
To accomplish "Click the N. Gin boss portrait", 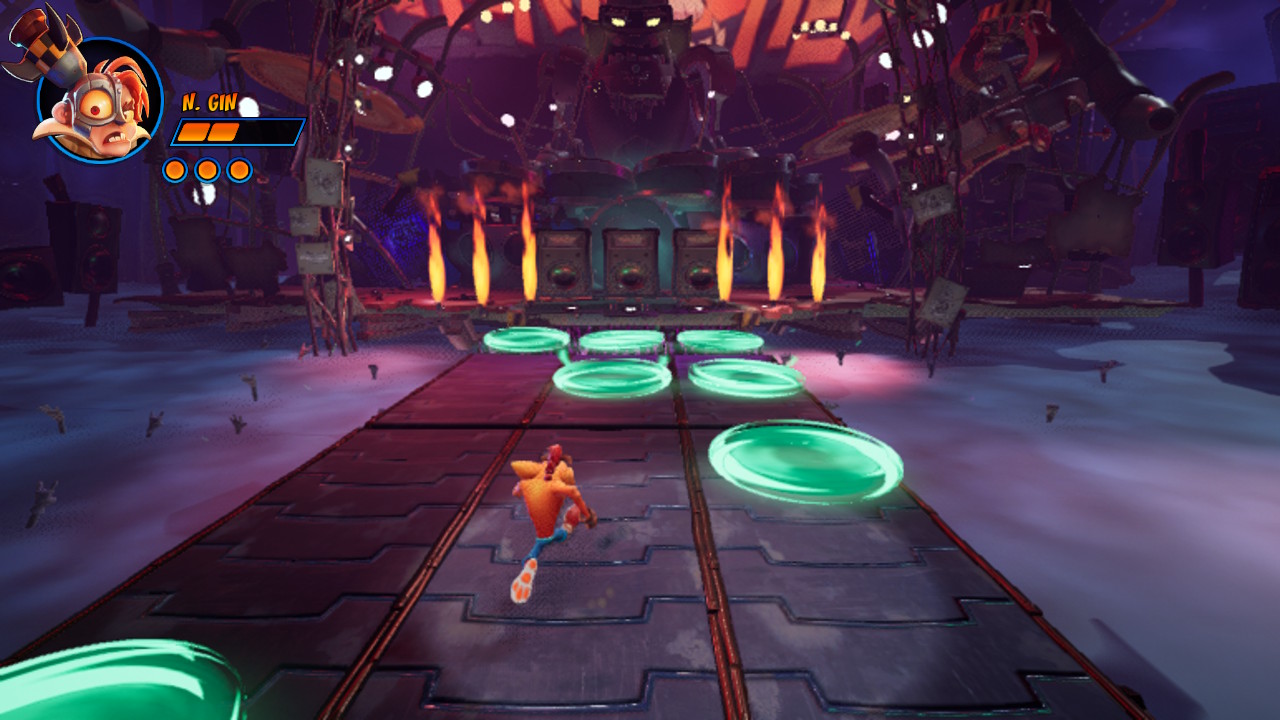I will [98, 100].
